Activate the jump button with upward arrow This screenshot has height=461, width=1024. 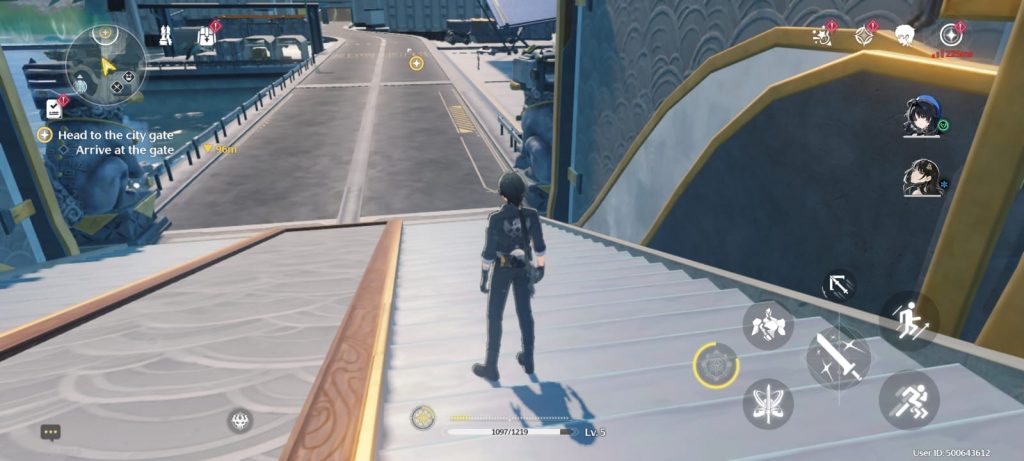[x=908, y=320]
